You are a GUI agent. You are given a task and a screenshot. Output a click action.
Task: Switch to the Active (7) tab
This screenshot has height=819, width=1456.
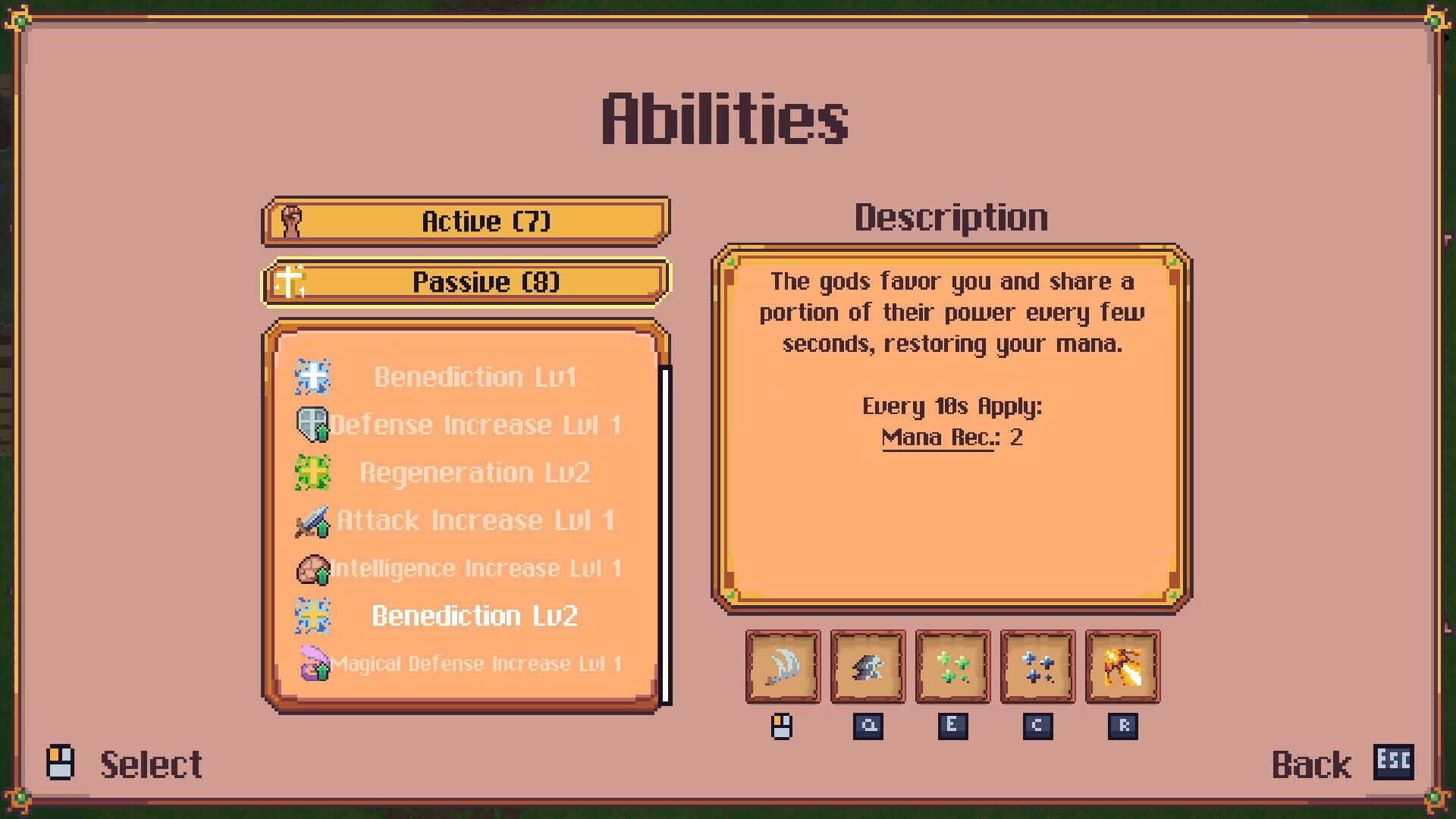click(x=466, y=221)
